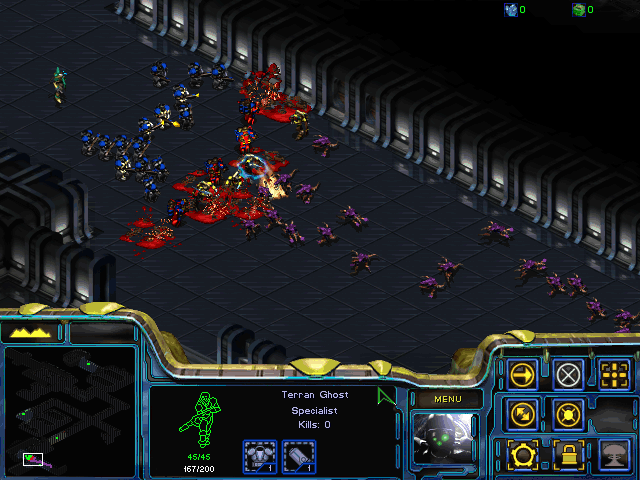This screenshot has width=640, height=480.
Task: Select the infantry weapon upgrade icon
Action: click(x=299, y=455)
